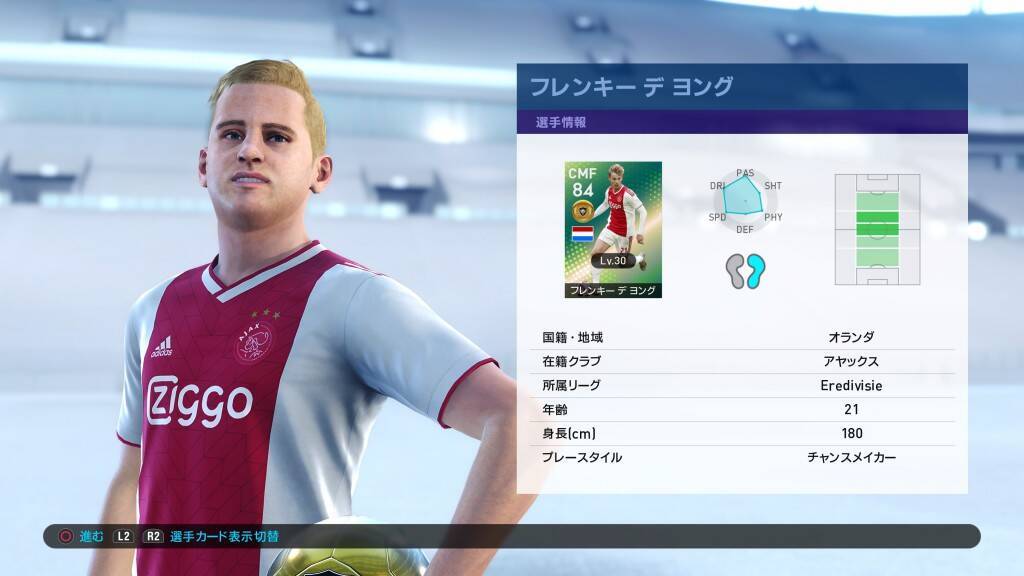Screen dimensions: 1024x576
Task: Click the preferred foot icon
Action: (x=745, y=271)
